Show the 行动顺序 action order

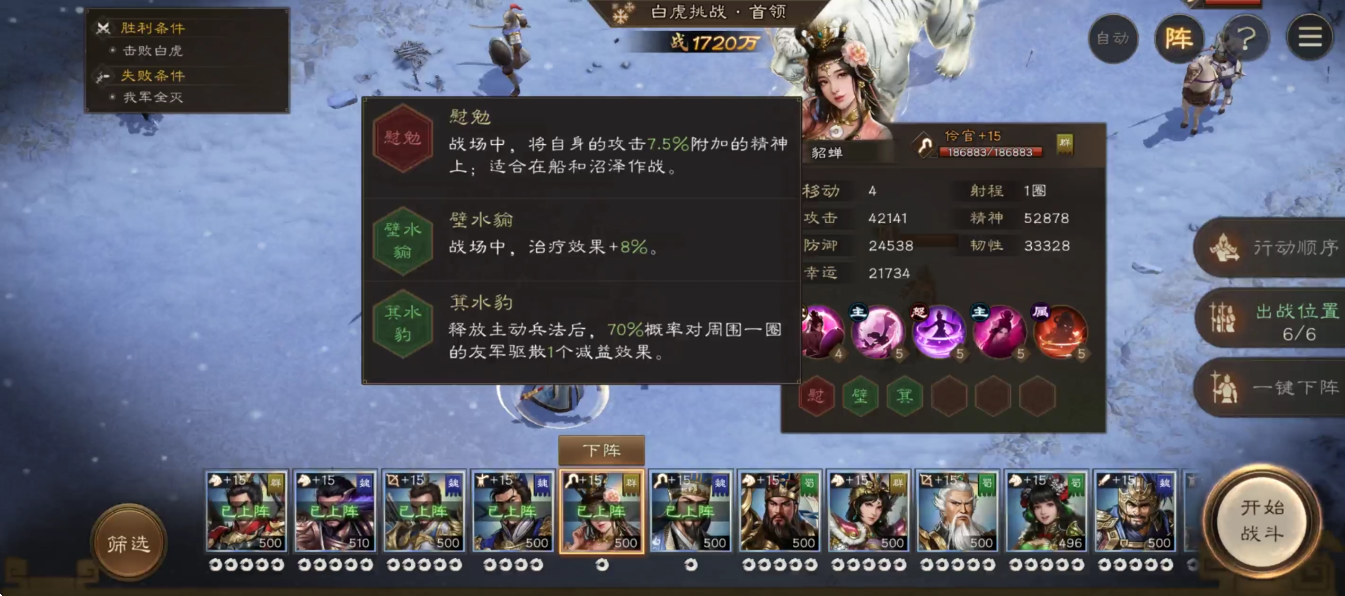[x=1272, y=247]
